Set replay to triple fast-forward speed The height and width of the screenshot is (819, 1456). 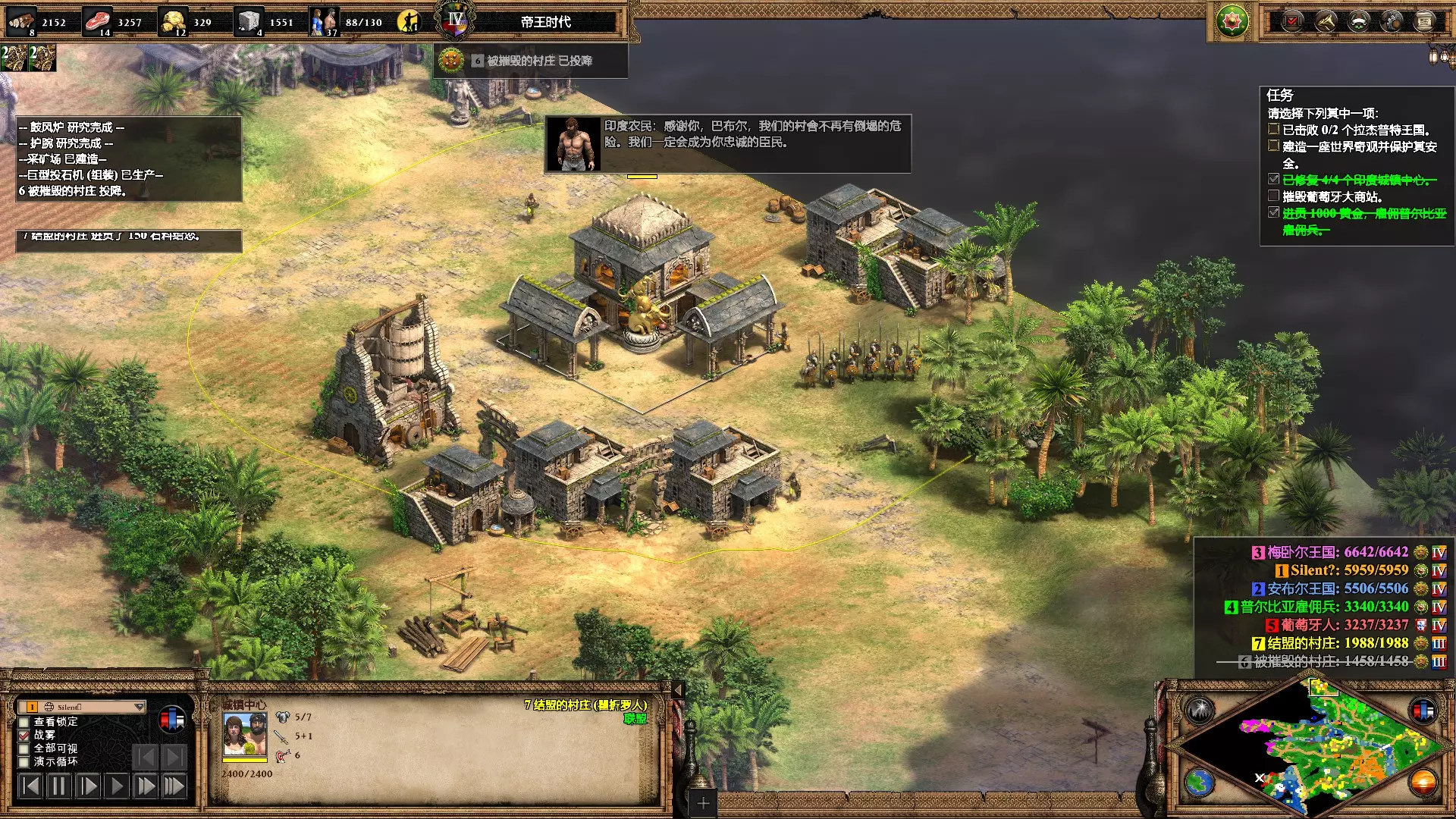(174, 786)
